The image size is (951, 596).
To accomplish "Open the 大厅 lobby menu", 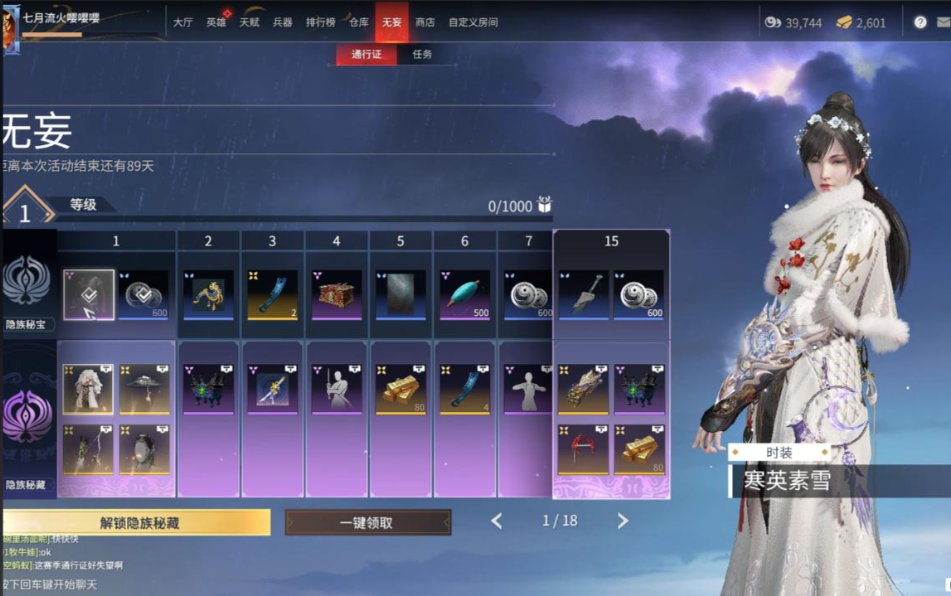I will [182, 22].
